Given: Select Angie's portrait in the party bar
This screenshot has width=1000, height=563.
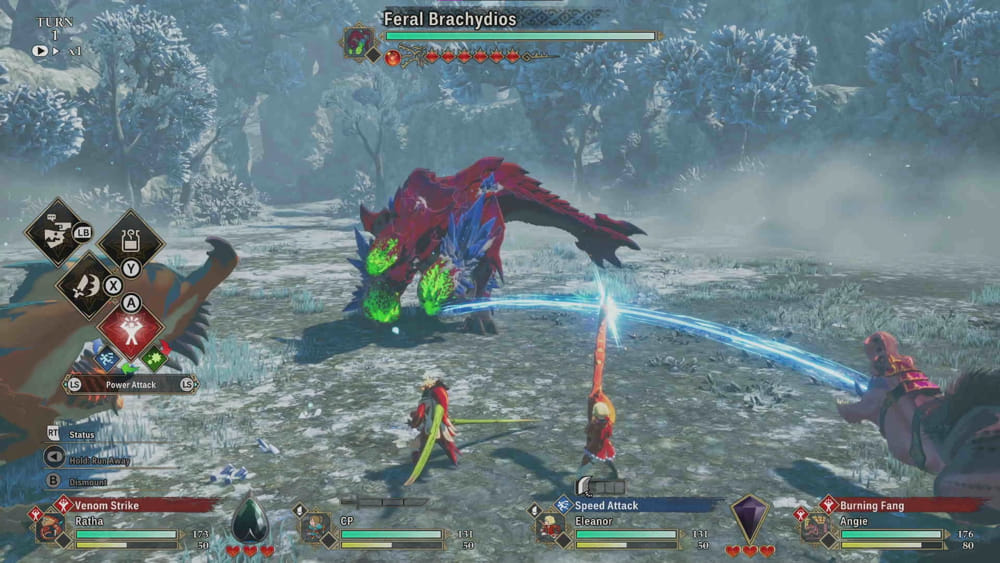Looking at the screenshot, I should [815, 528].
